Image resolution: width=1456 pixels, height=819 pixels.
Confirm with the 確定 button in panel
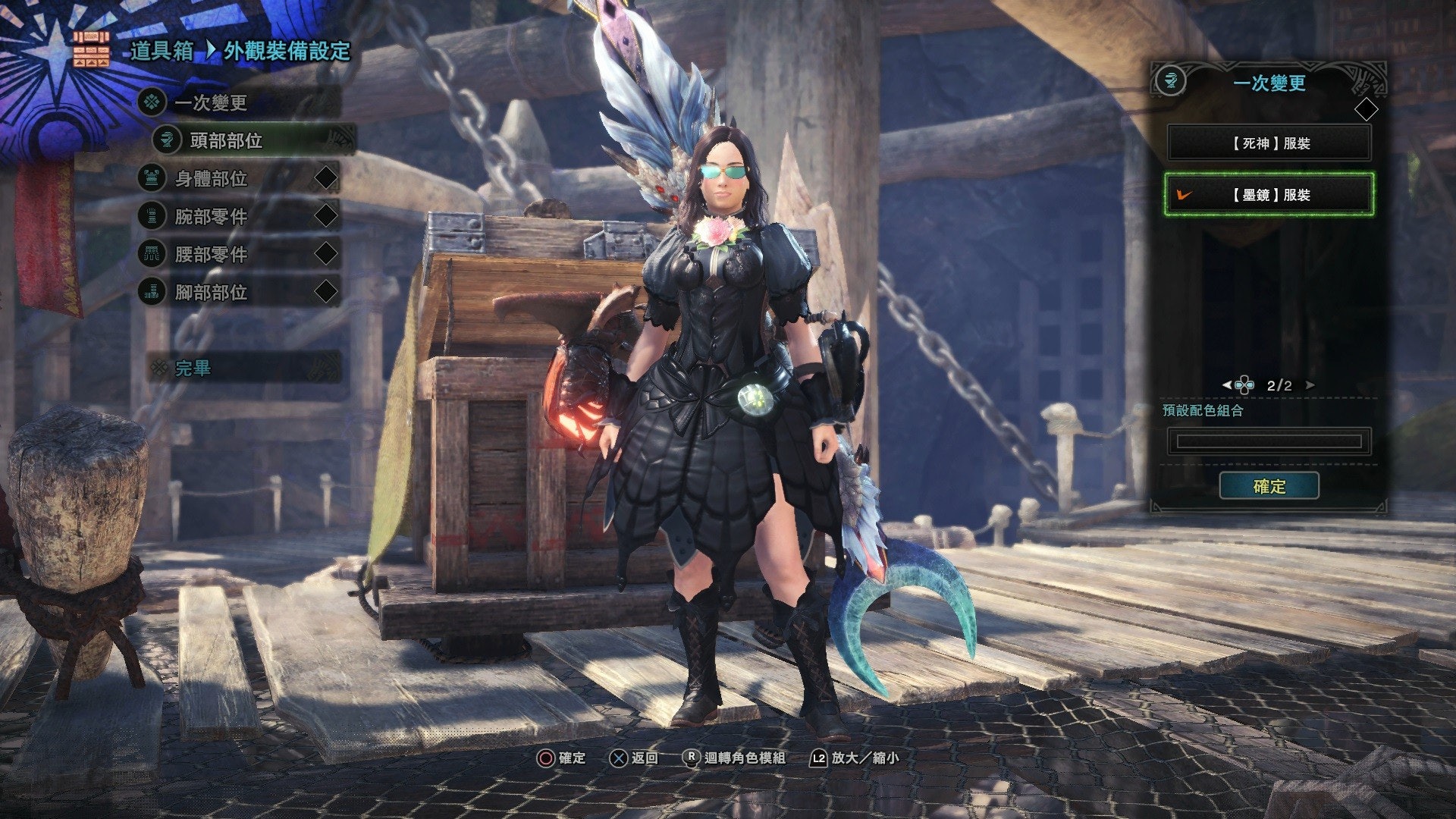tap(1269, 486)
